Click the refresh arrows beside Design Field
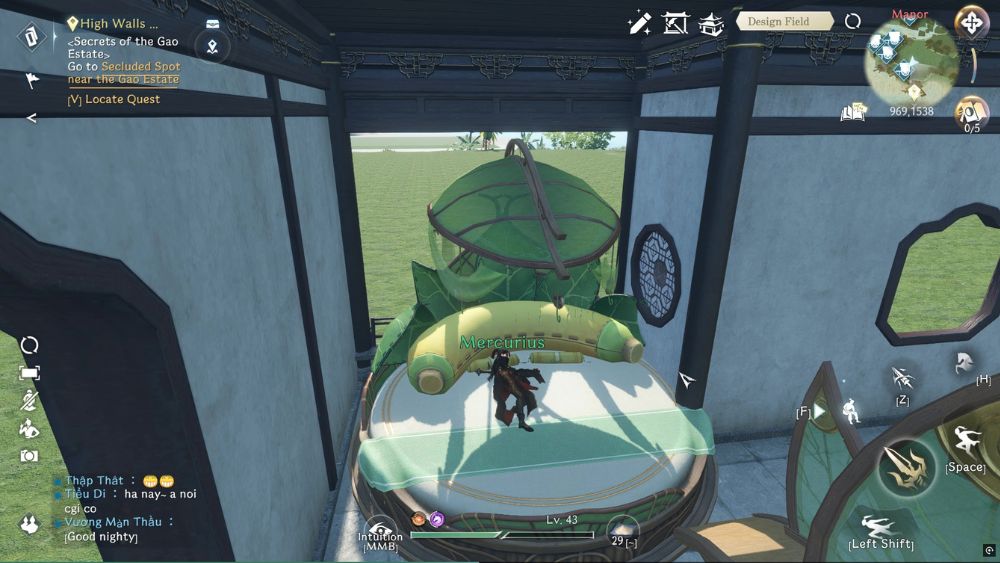 click(x=853, y=21)
